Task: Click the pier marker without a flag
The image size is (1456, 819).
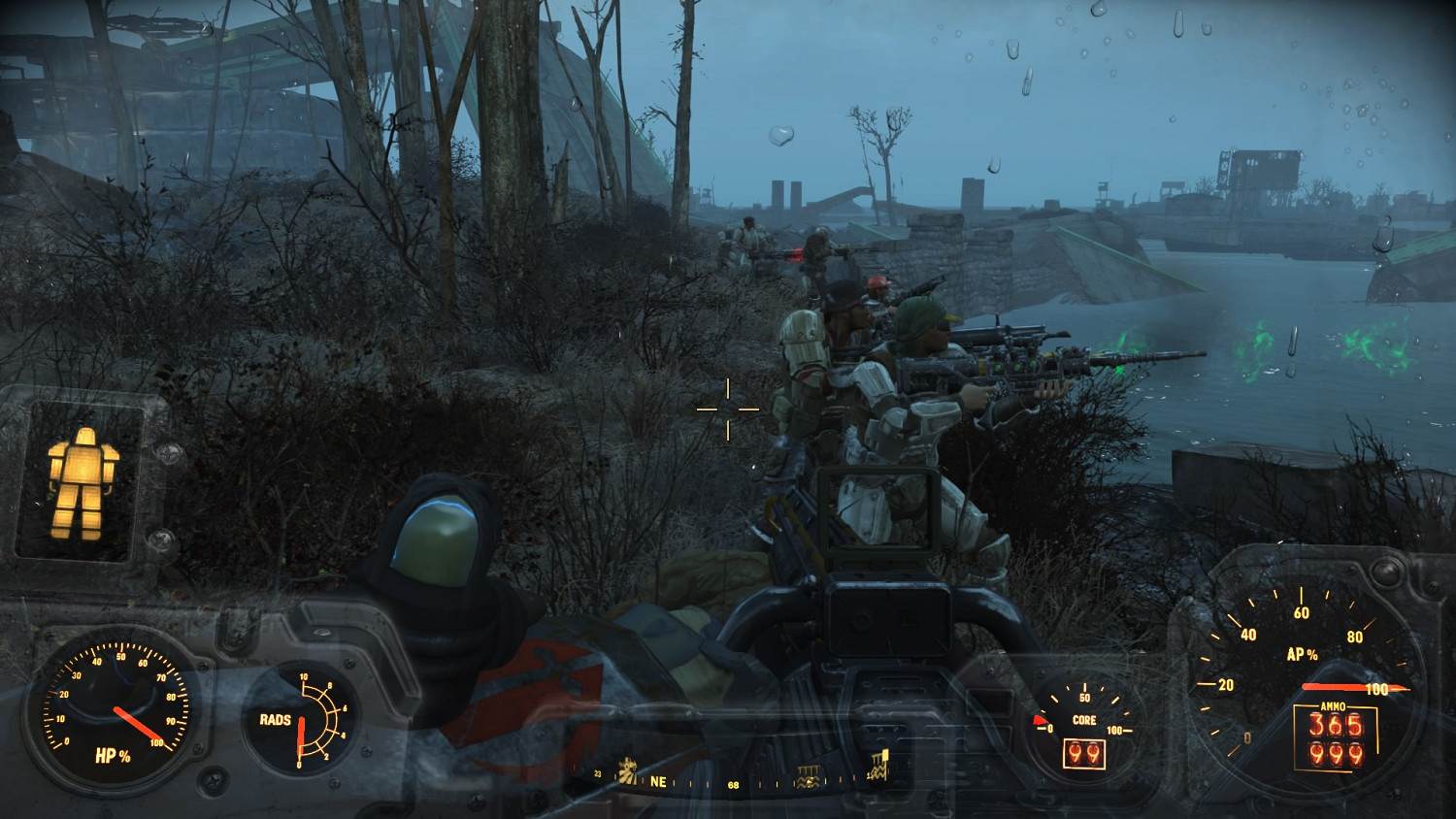Action: coord(808,777)
